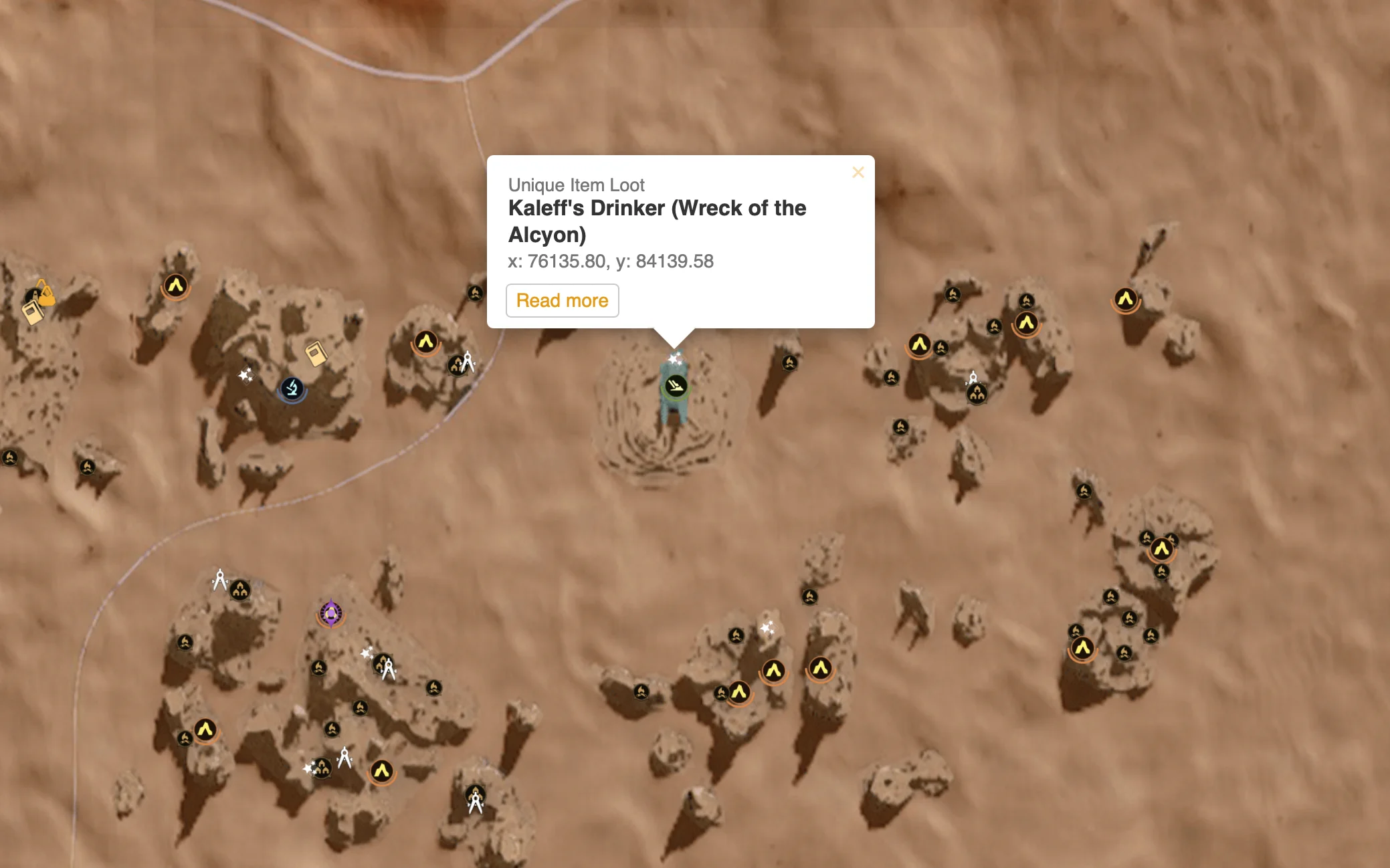Image resolution: width=1390 pixels, height=868 pixels.
Task: Close the Kaleff's Drinker popup
Action: 859,173
